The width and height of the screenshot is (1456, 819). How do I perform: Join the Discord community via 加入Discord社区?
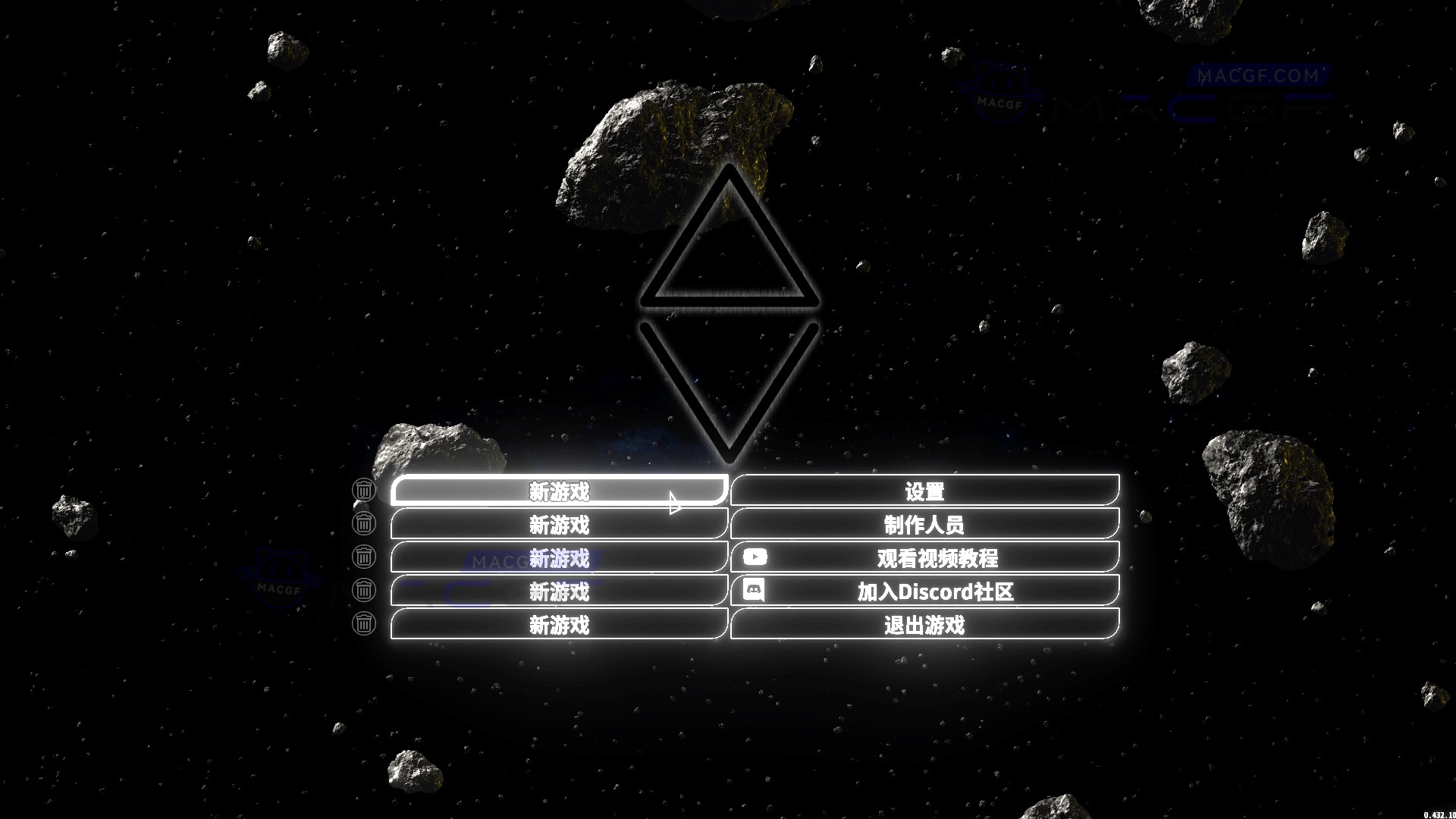click(x=937, y=591)
